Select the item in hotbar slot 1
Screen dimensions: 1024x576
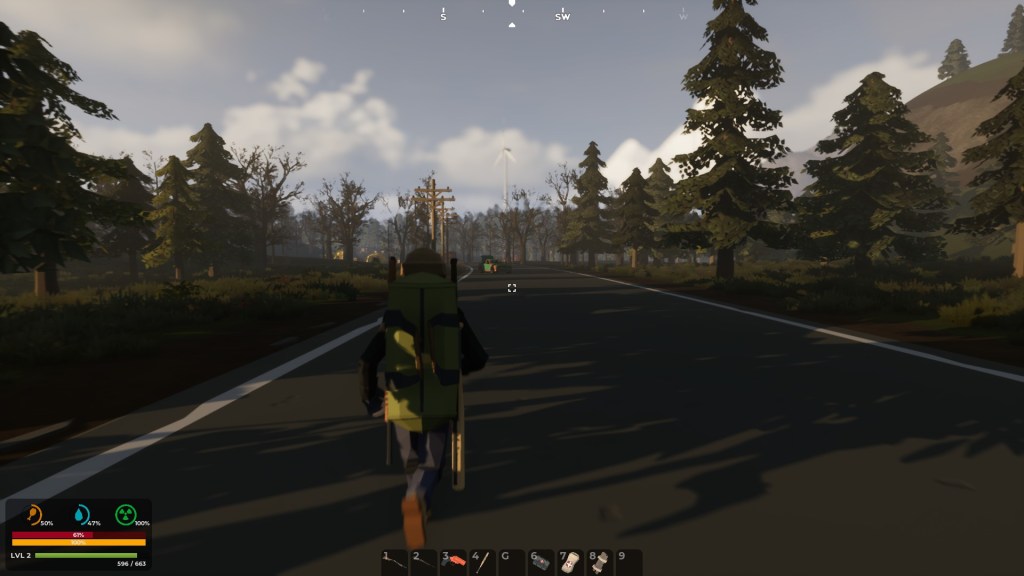click(395, 562)
